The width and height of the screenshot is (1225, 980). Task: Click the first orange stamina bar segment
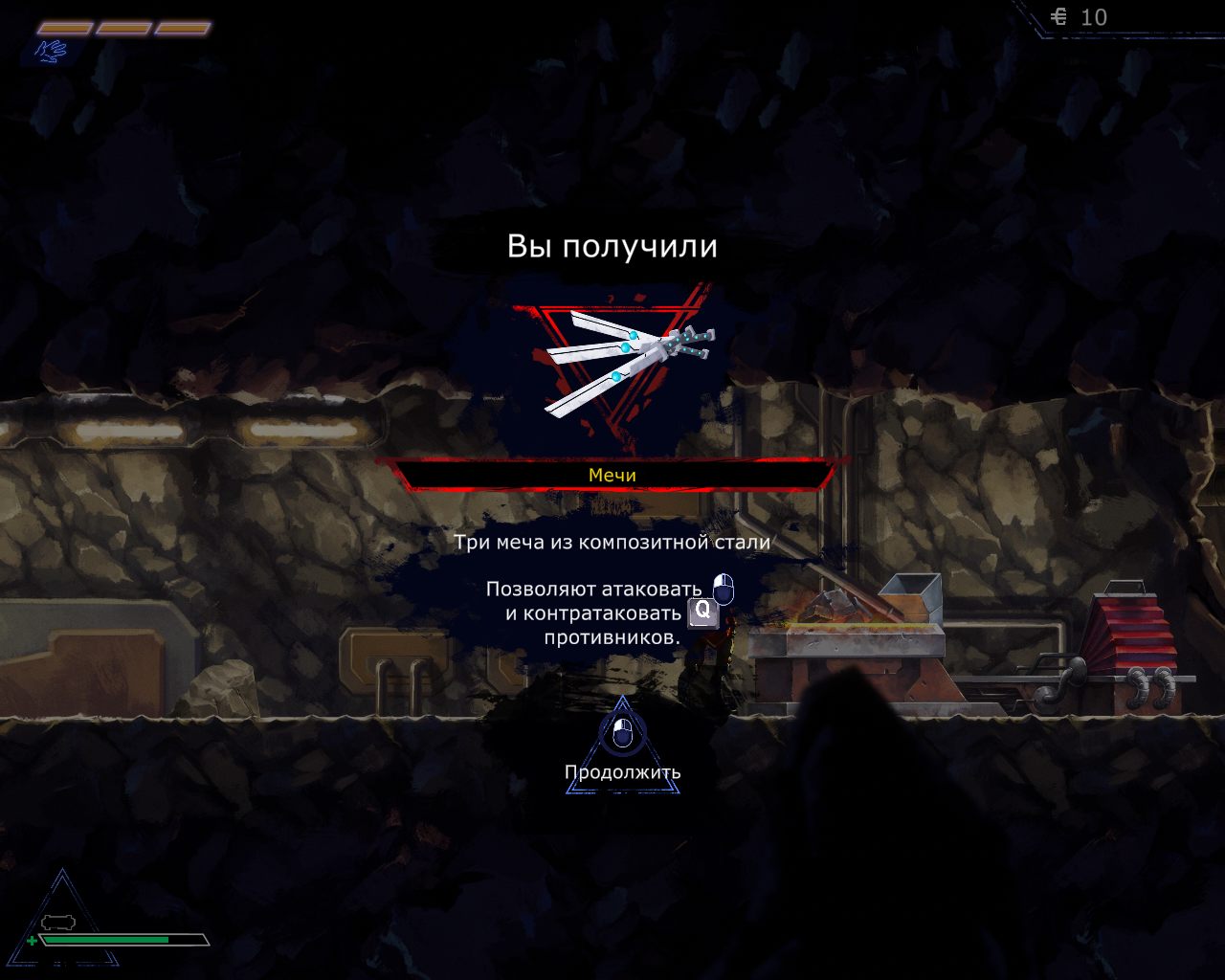coord(63,30)
